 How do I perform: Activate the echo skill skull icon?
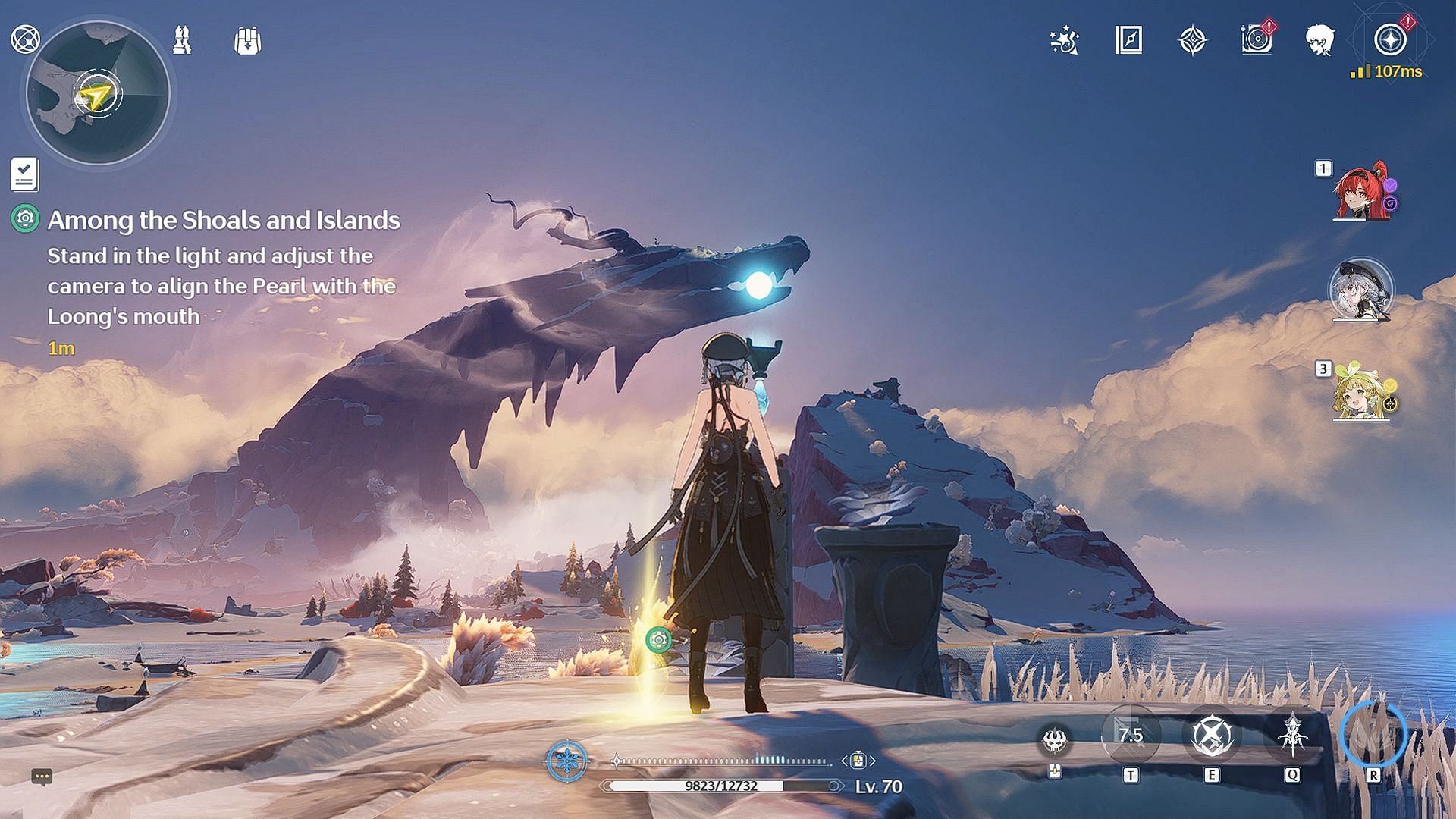(x=1055, y=739)
